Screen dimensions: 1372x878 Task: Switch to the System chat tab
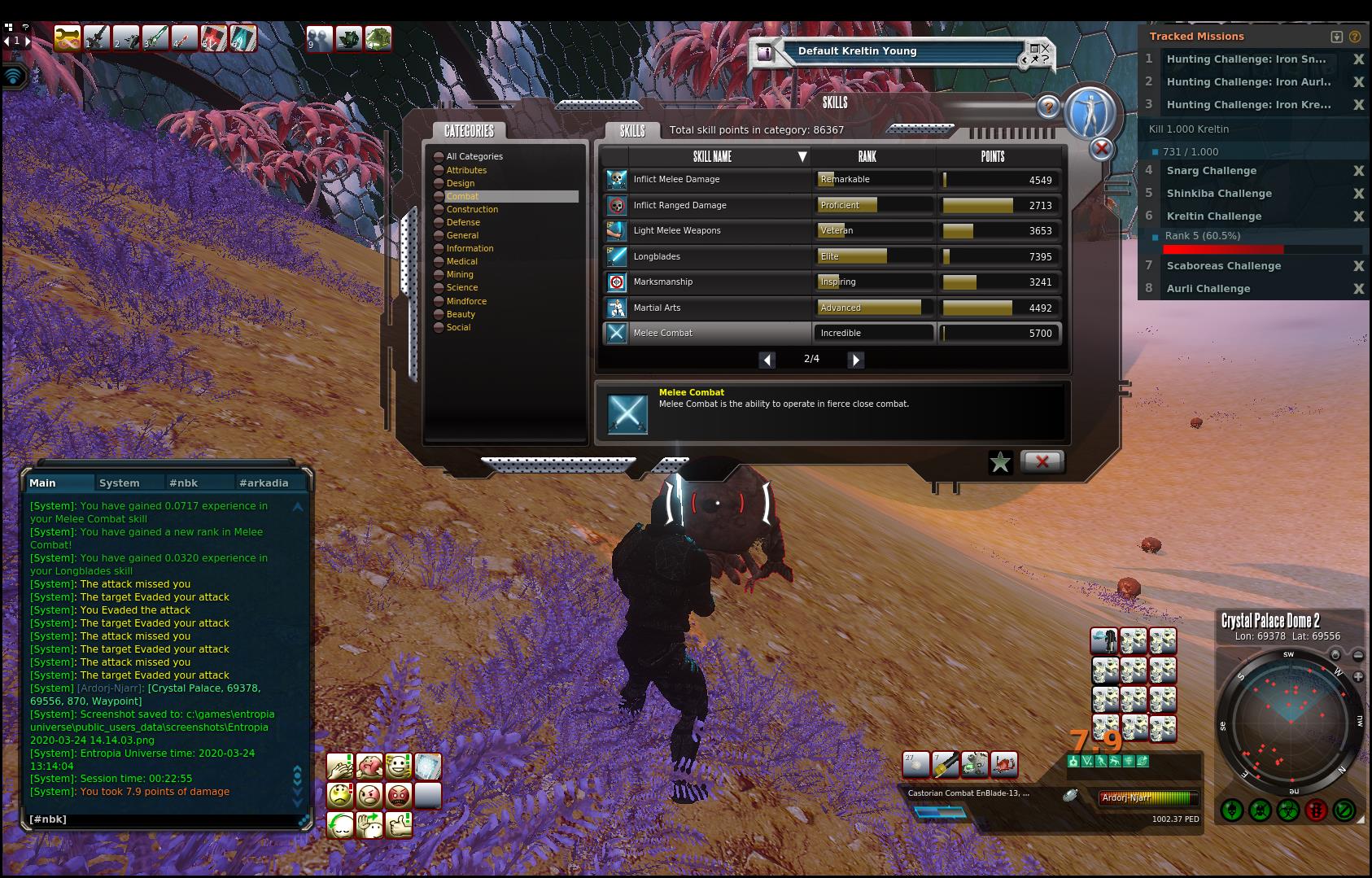(120, 483)
